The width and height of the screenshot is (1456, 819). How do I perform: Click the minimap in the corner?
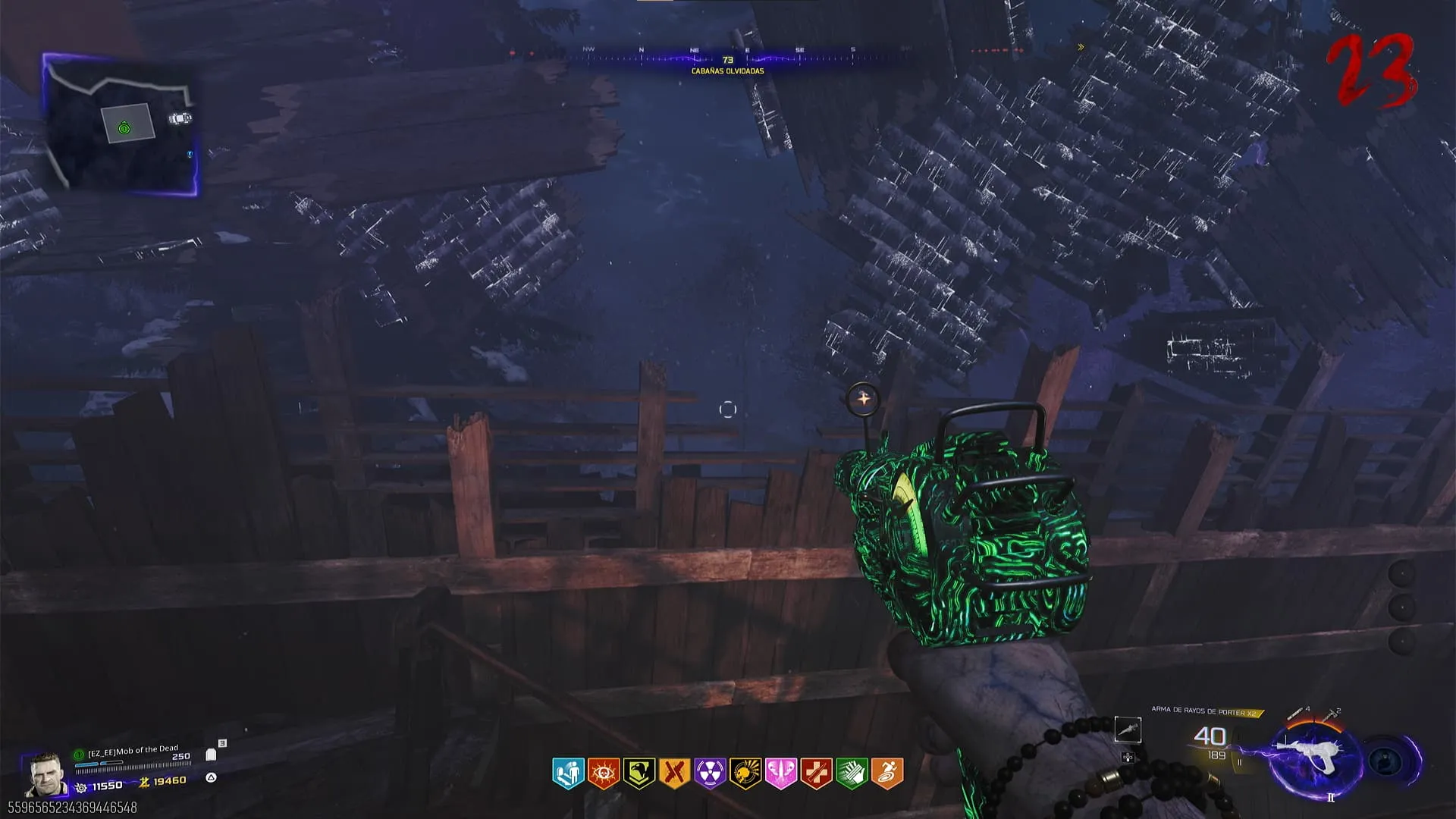121,125
